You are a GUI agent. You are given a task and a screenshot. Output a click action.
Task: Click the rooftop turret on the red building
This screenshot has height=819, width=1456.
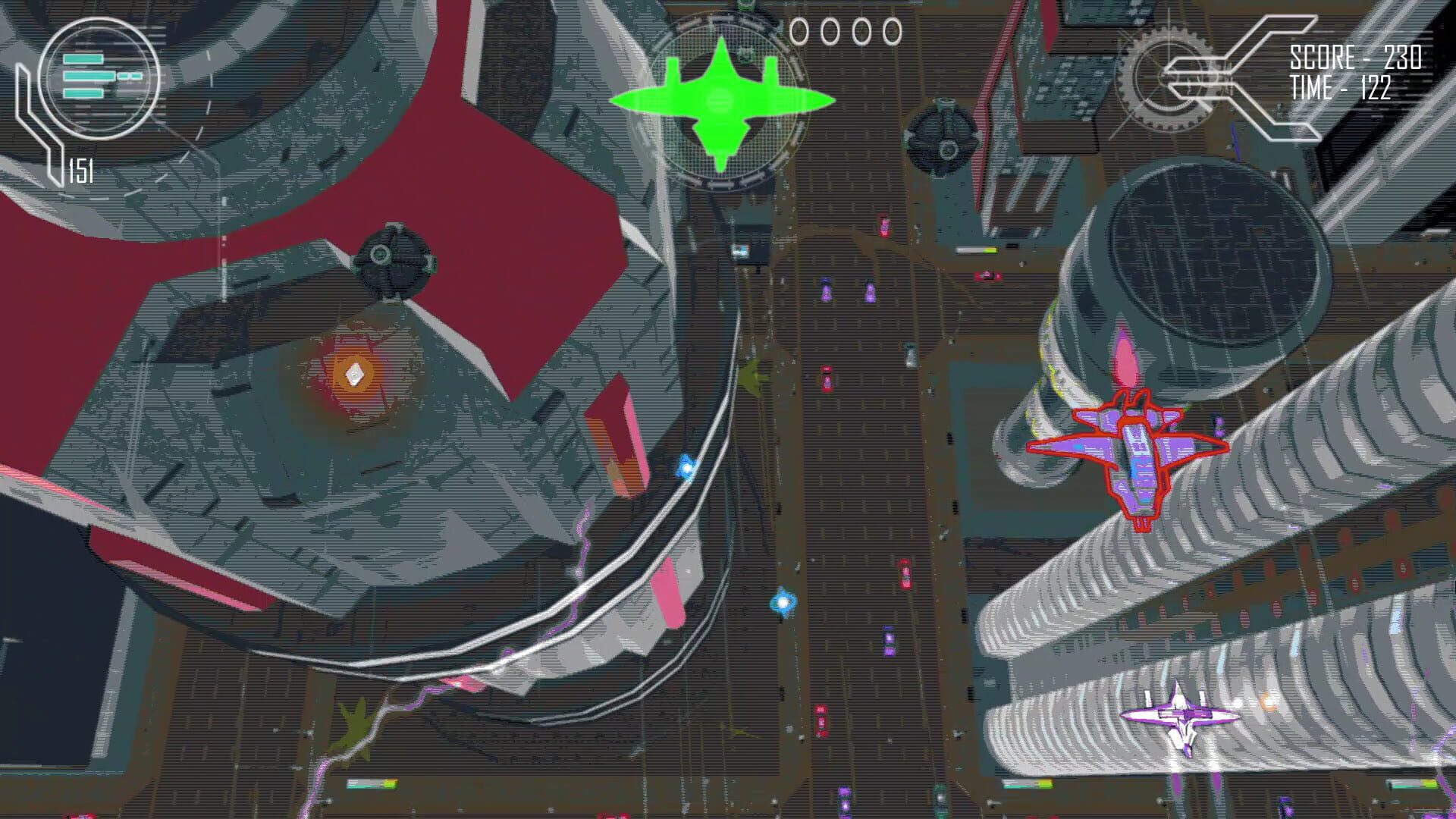(x=394, y=258)
